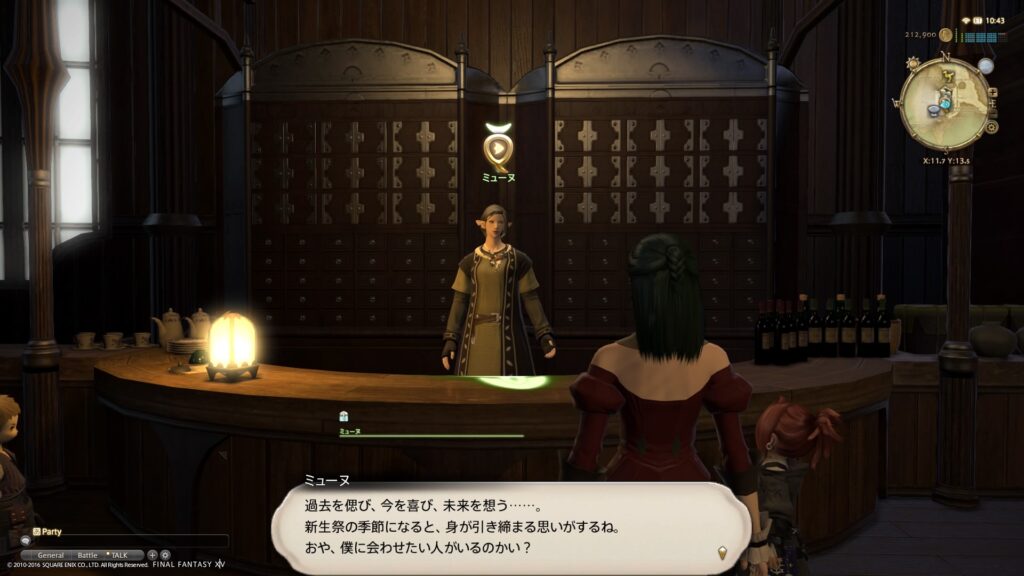1024x576 pixels.
Task: Open chat log settings gear
Action: coord(165,554)
